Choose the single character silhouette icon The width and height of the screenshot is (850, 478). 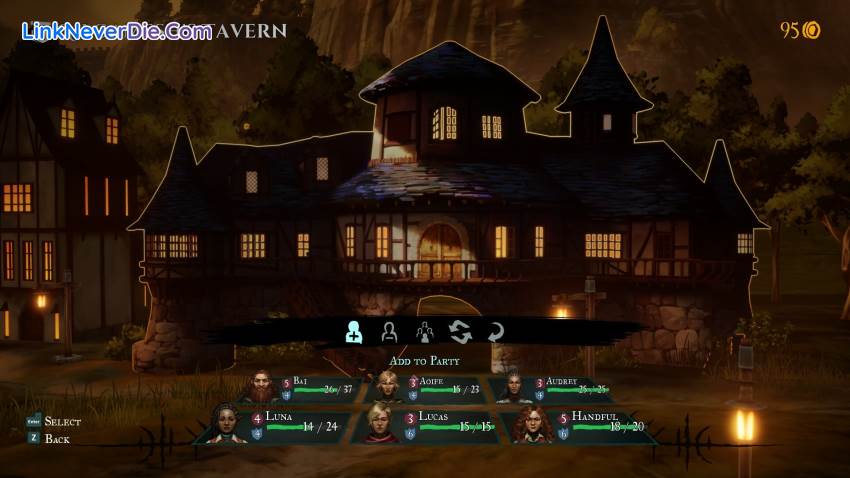[x=389, y=332]
